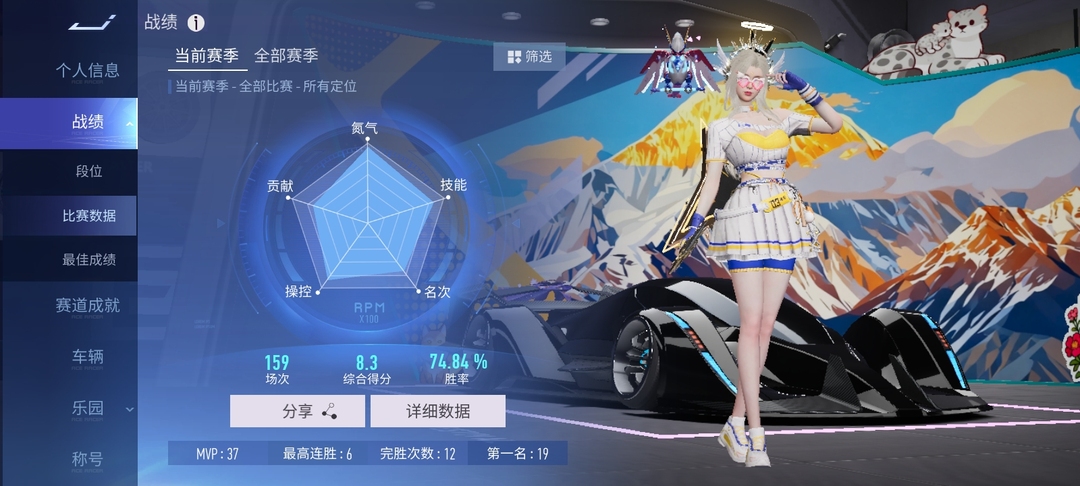
Task: Collapse the 战绩 menu section
Action: click(x=88, y=122)
